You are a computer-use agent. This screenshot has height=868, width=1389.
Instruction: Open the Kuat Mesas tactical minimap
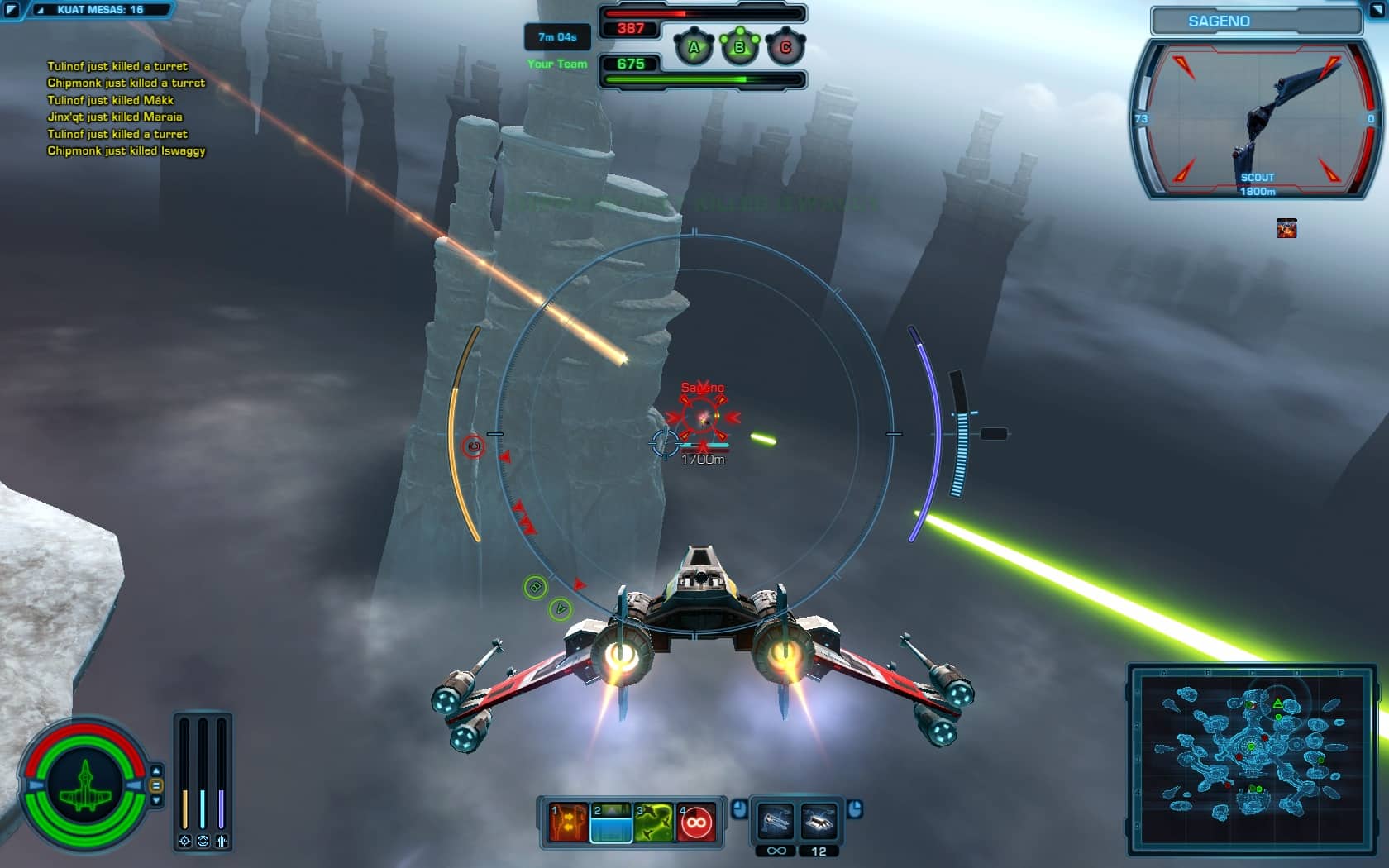pos(1252,760)
